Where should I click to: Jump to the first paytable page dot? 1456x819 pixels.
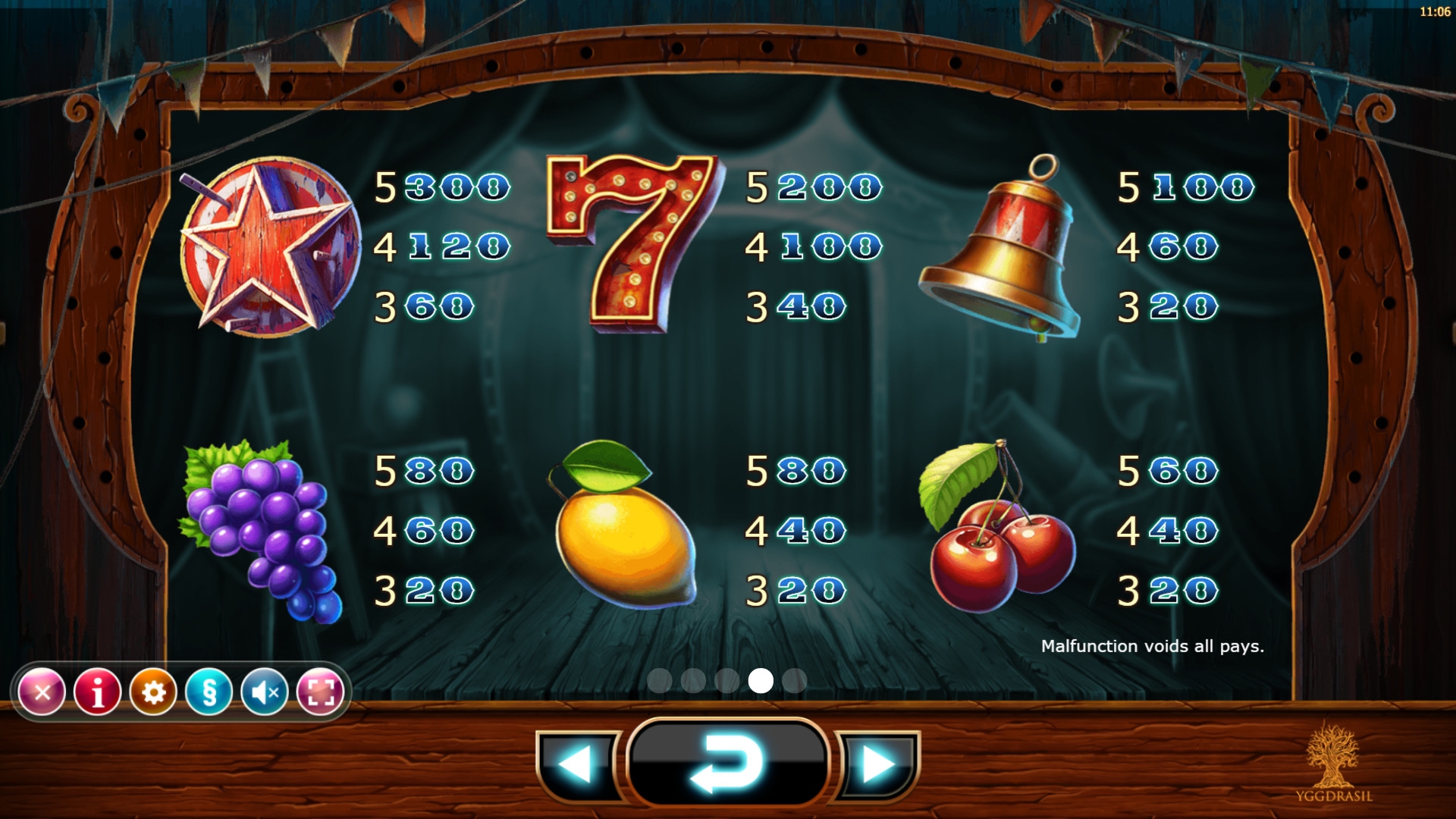660,681
